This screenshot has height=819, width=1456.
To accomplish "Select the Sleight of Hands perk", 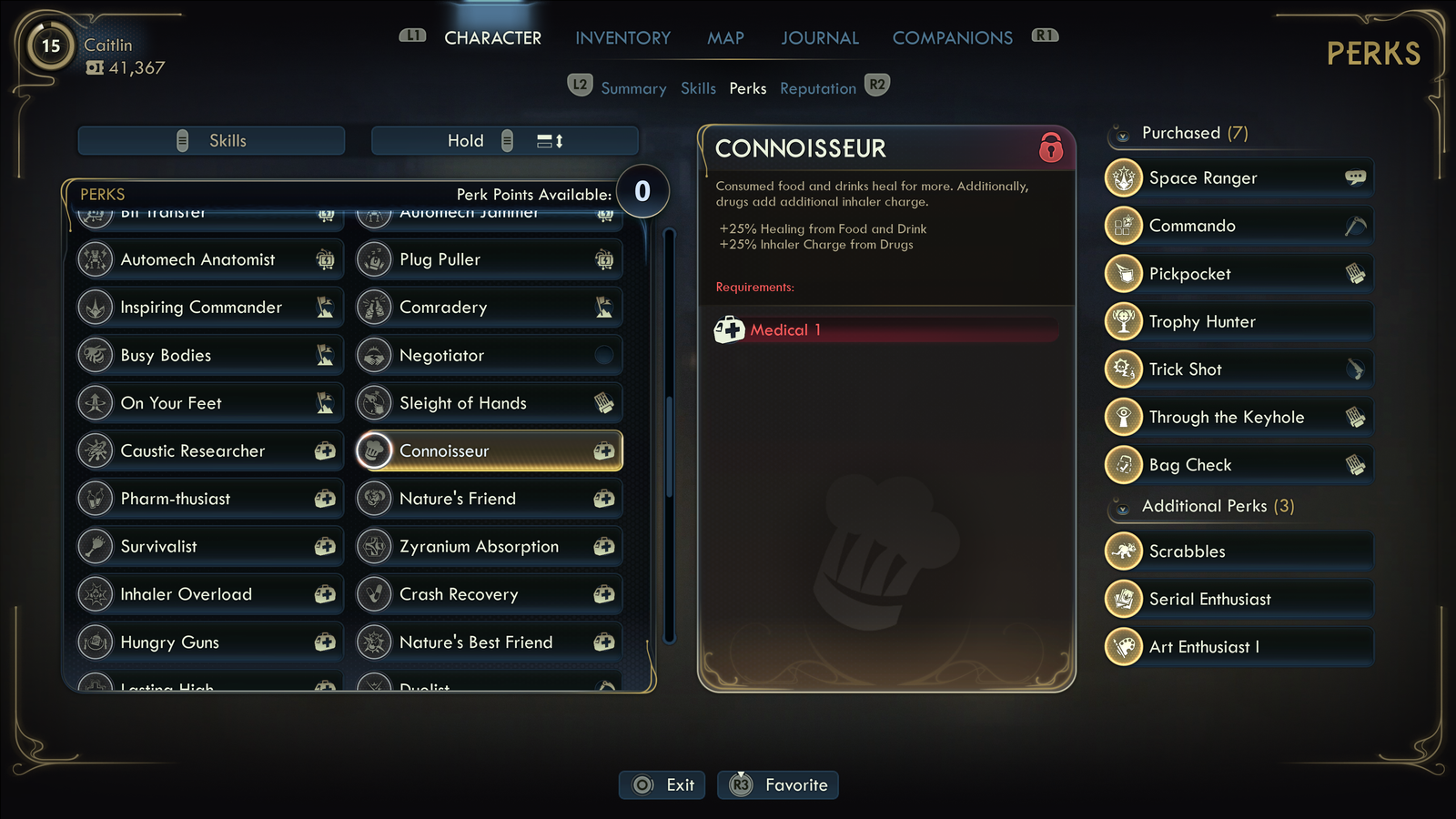I will 489,403.
